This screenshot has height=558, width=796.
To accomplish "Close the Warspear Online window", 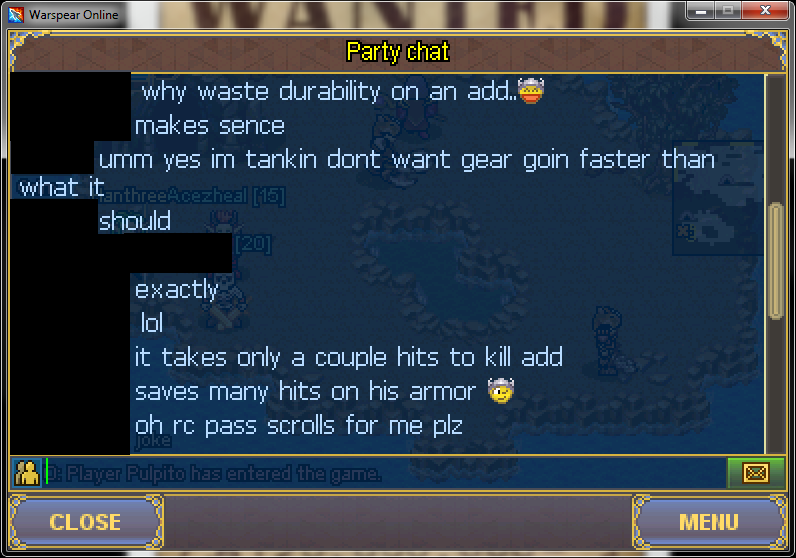I will coord(765,13).
